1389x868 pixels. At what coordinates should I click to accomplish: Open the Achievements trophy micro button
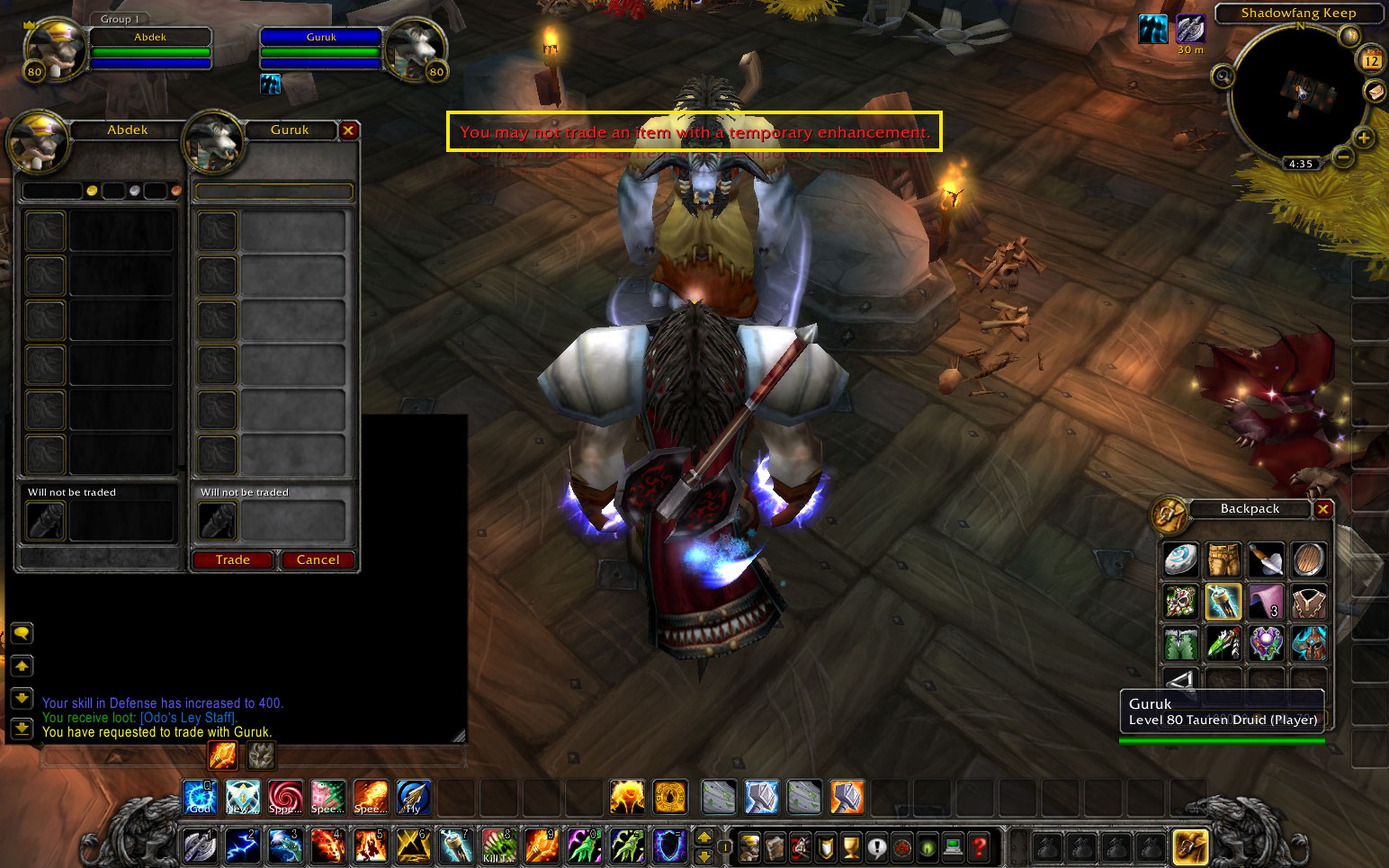coord(851,847)
